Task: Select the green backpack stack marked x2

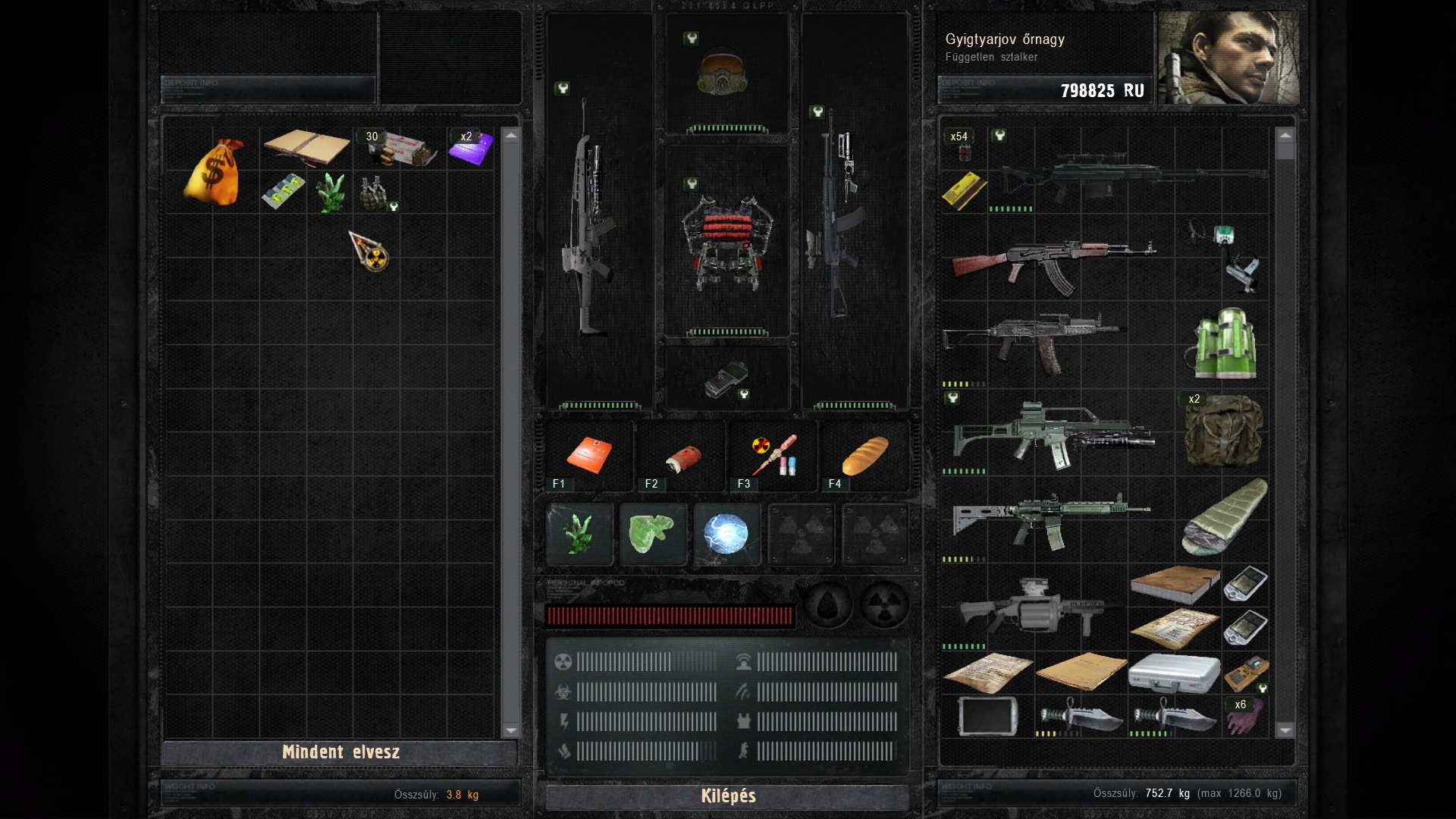Action: [x=1223, y=430]
